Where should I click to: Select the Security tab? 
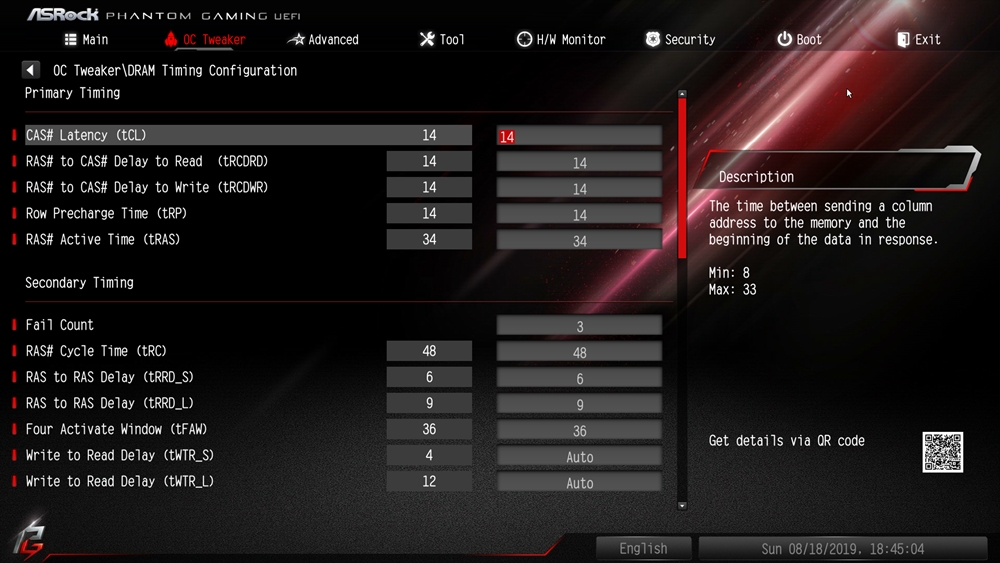click(x=680, y=40)
